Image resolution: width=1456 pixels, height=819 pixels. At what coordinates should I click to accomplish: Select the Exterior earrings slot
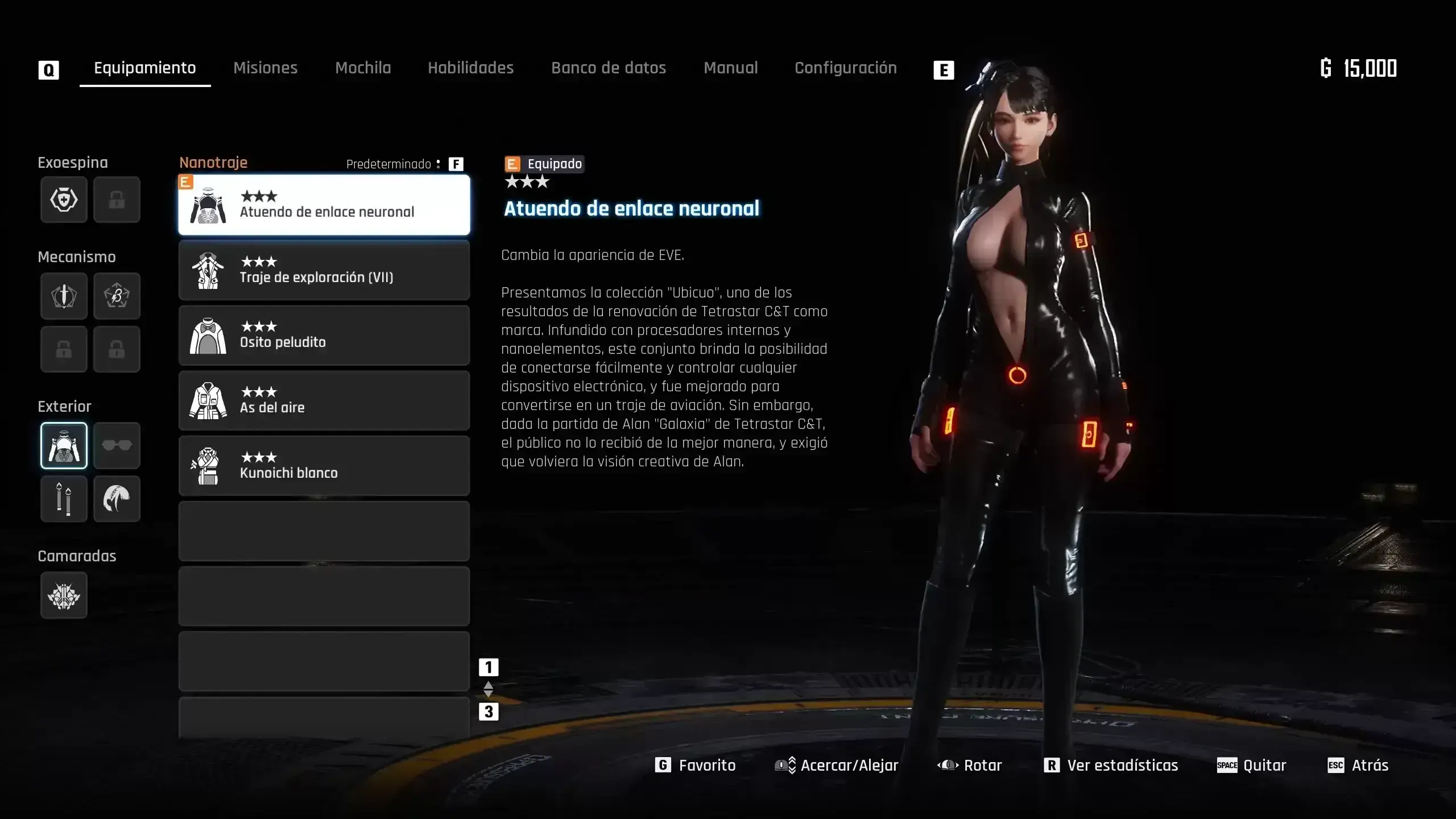click(64, 499)
